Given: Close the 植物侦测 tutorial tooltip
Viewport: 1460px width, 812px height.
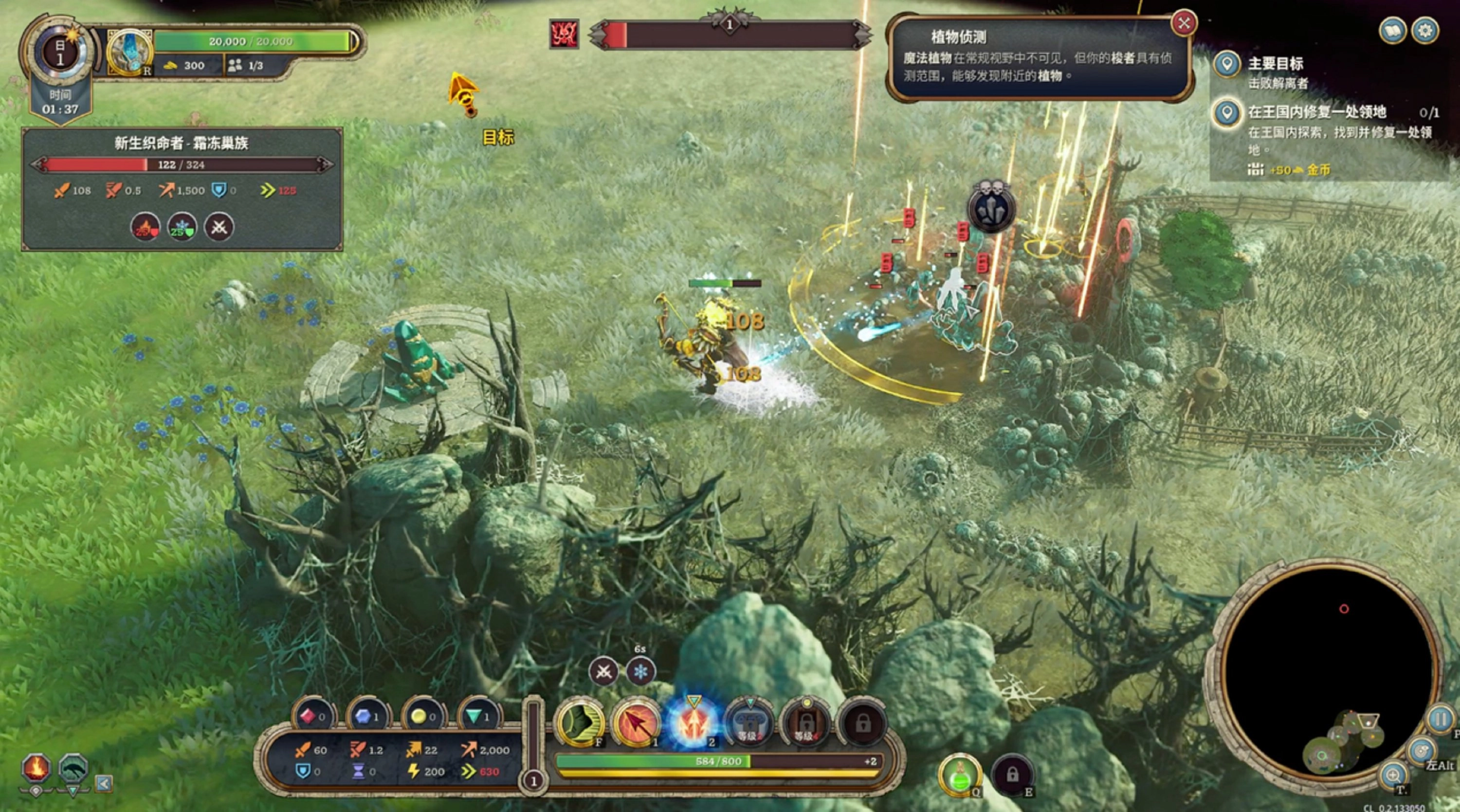Looking at the screenshot, I should coord(1184,23).
